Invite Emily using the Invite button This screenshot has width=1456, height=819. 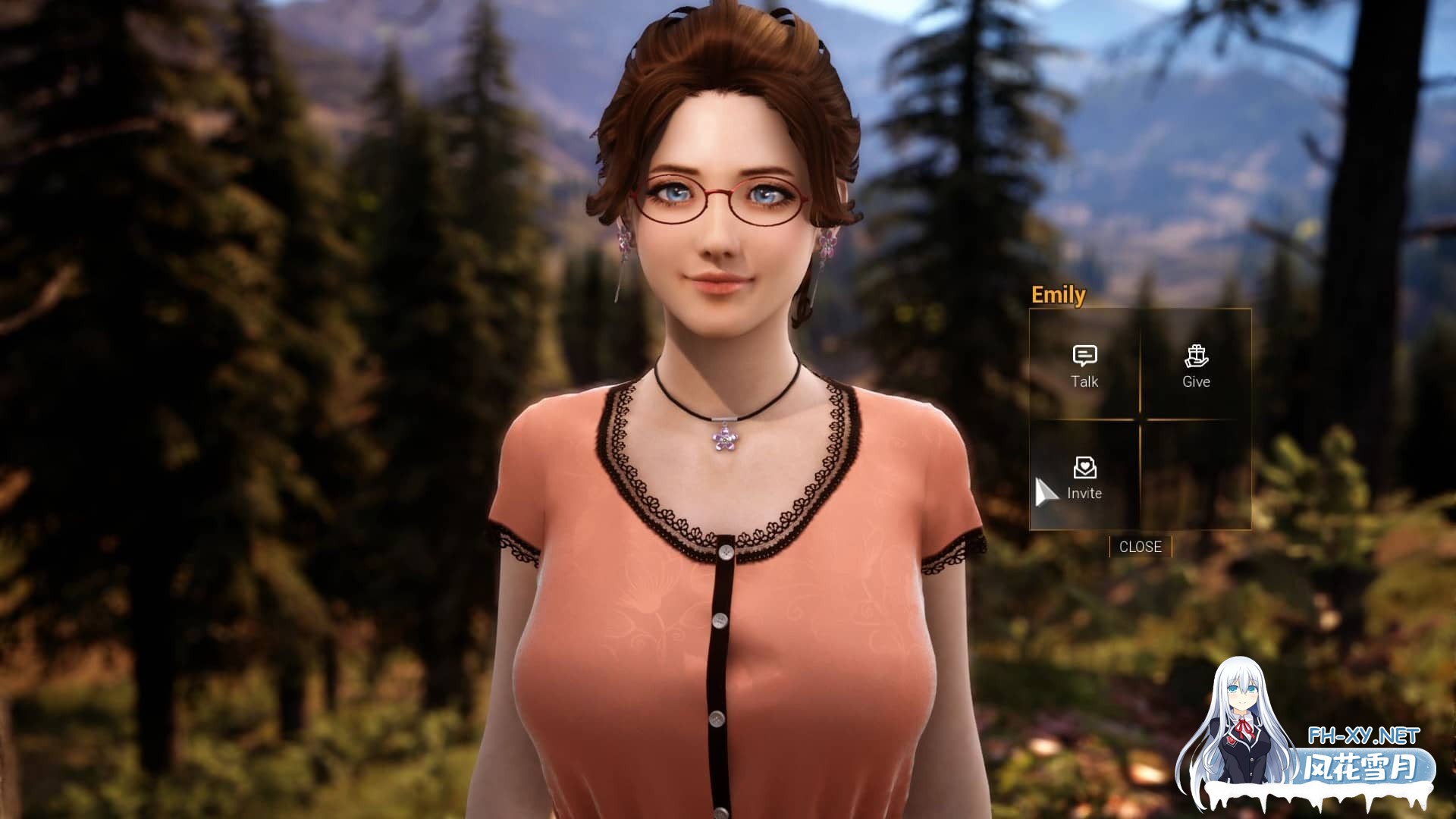pyautogui.click(x=1084, y=478)
